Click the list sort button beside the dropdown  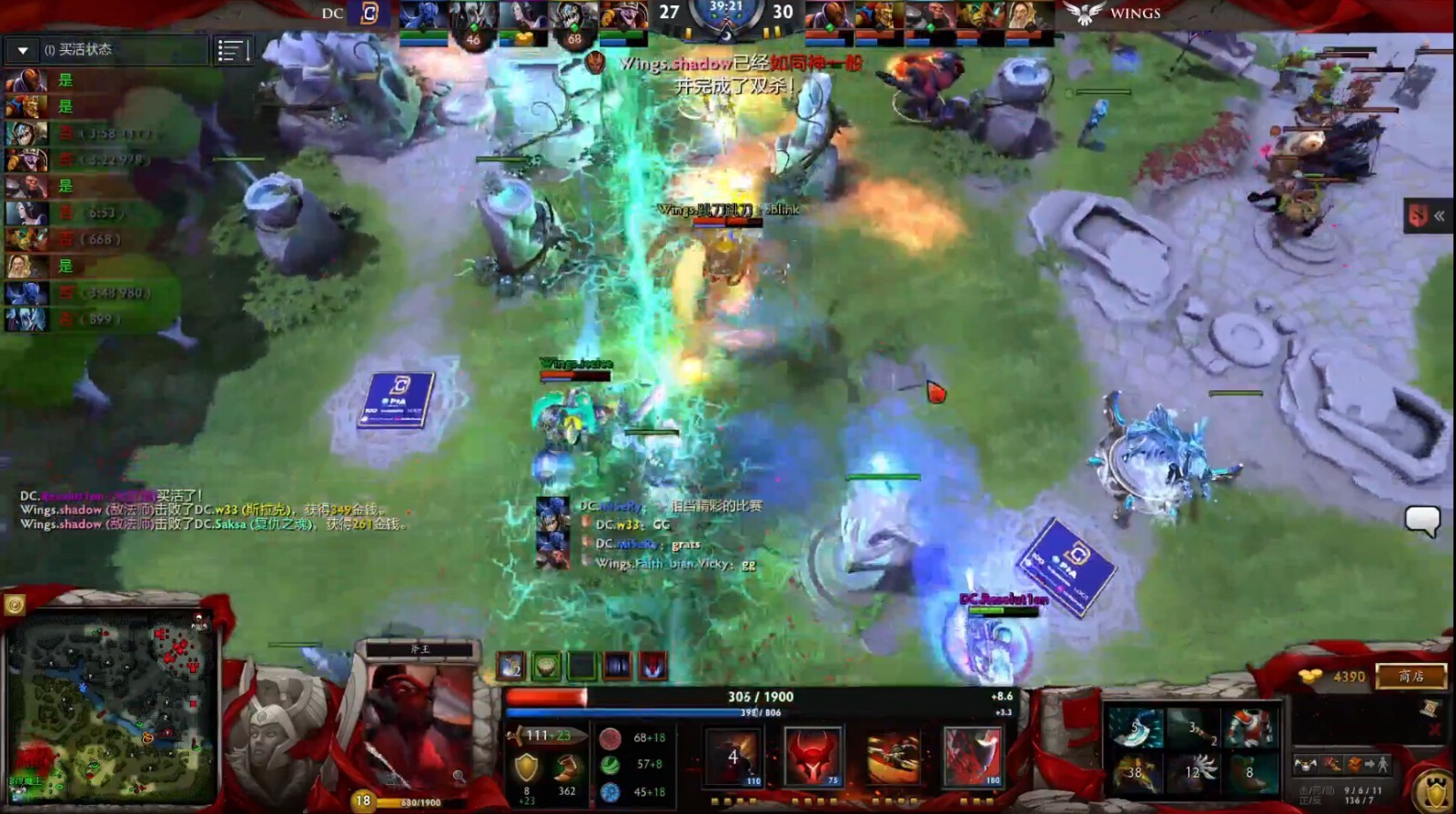[x=233, y=51]
